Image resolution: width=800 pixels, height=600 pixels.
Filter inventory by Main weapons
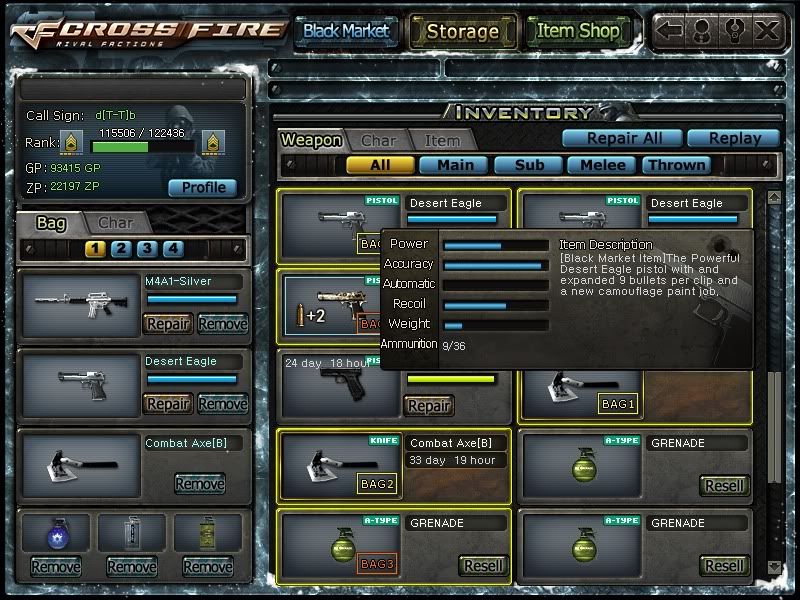tap(454, 165)
